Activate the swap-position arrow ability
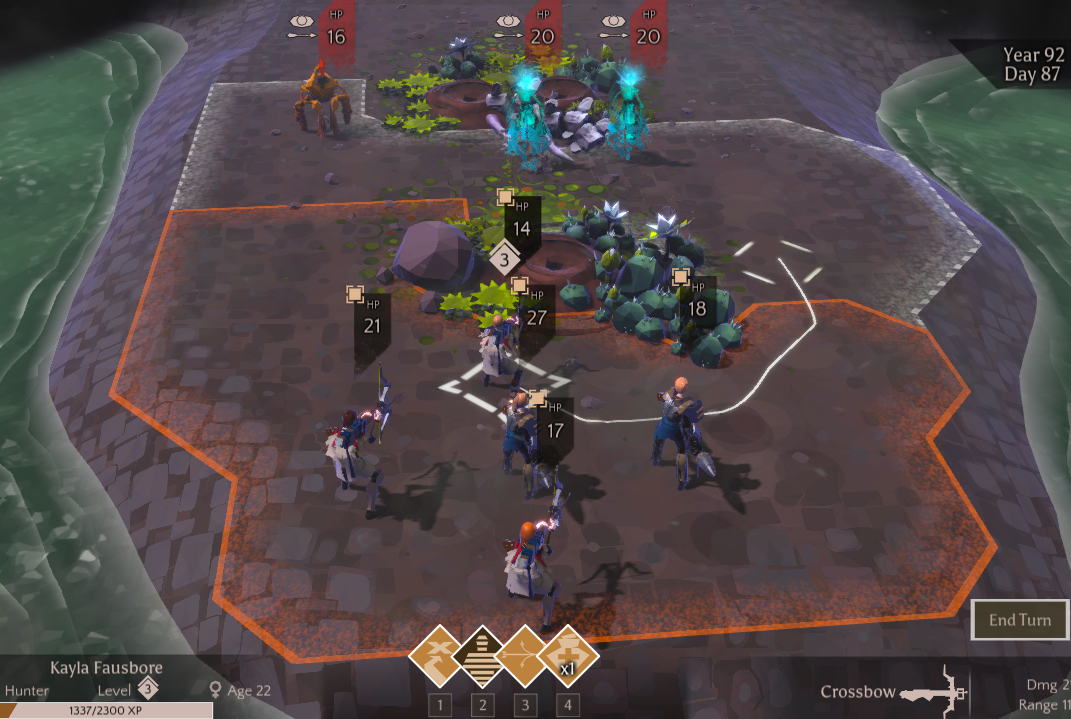1071x719 pixels. tap(439, 657)
